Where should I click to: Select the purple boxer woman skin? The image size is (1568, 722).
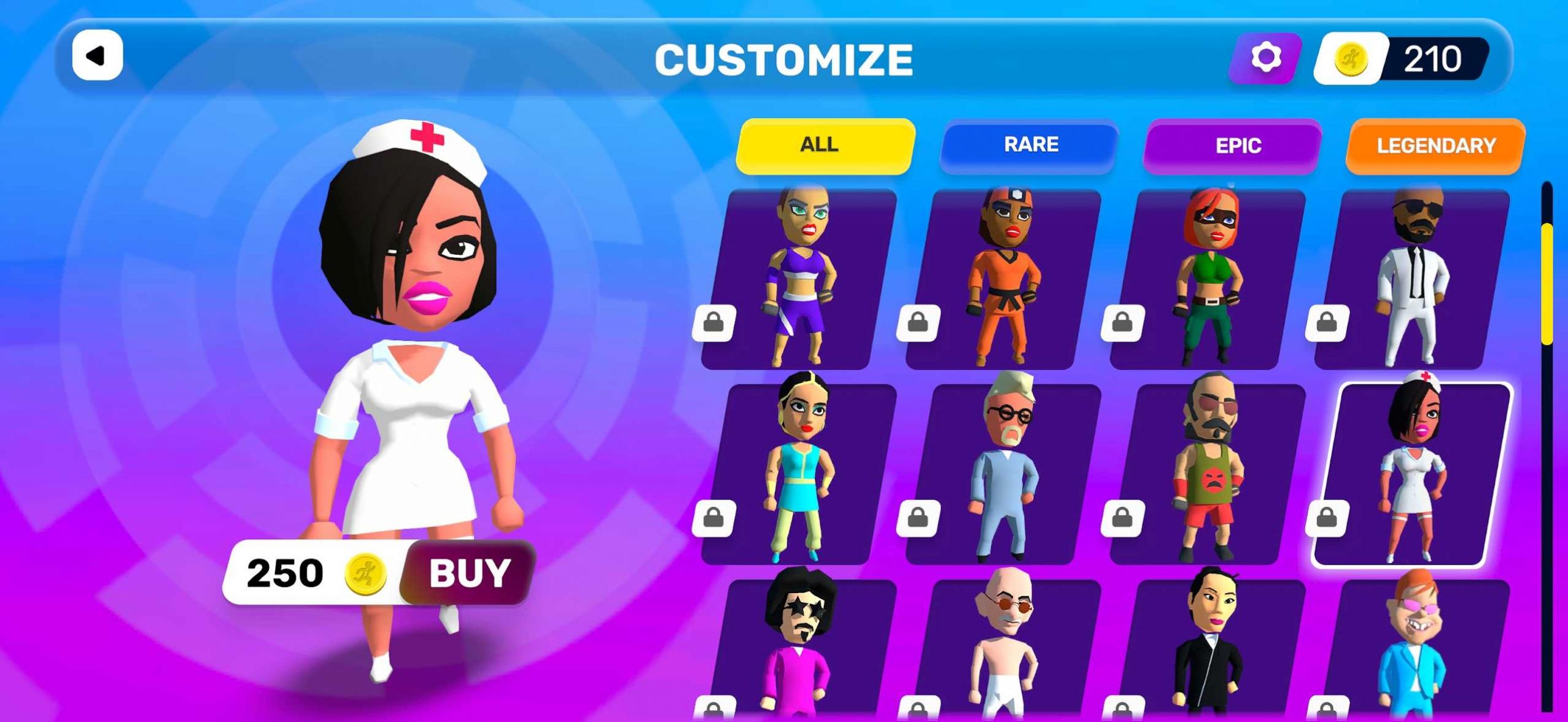coord(798,279)
